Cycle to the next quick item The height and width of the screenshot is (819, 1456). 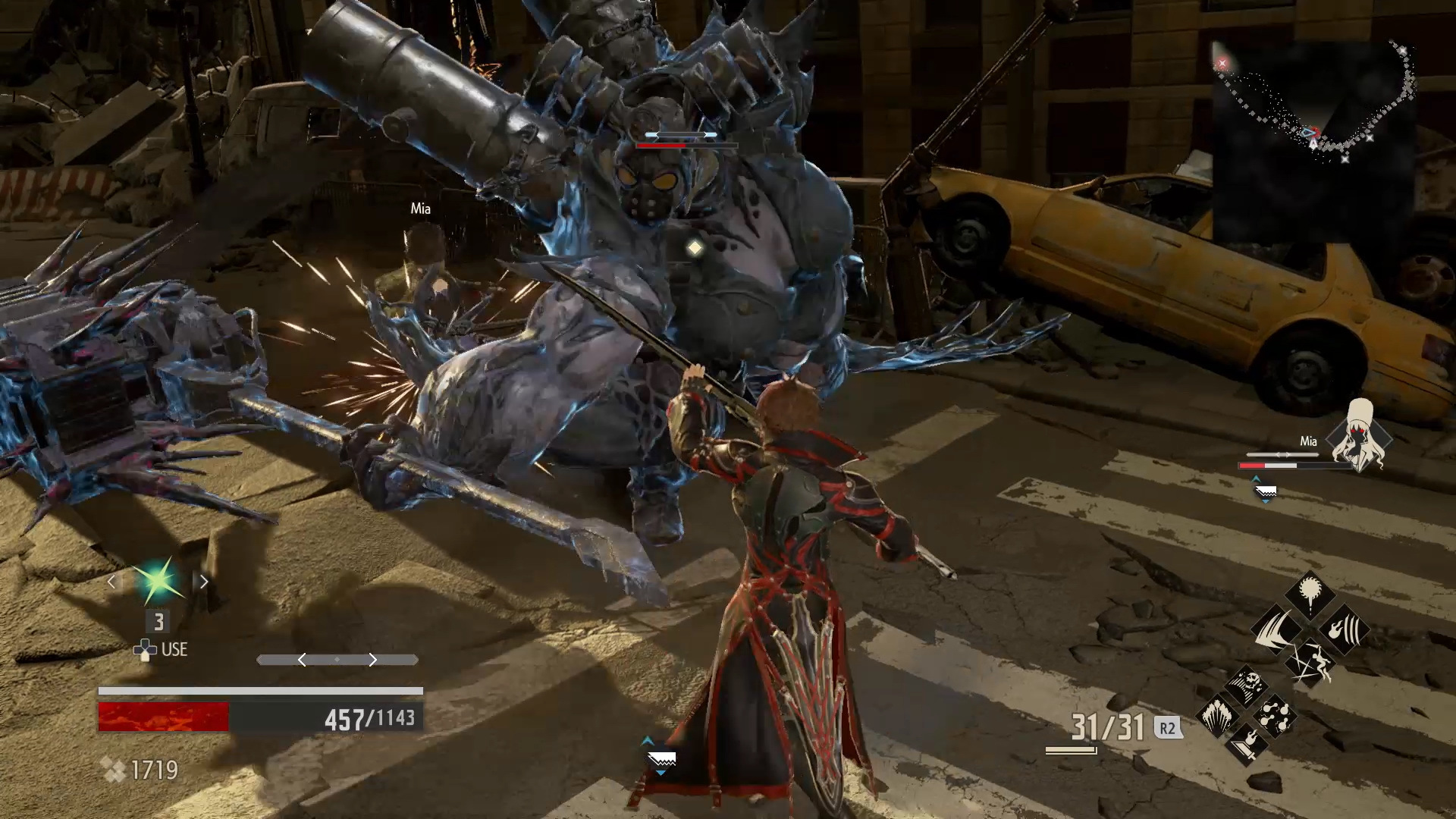click(x=203, y=582)
